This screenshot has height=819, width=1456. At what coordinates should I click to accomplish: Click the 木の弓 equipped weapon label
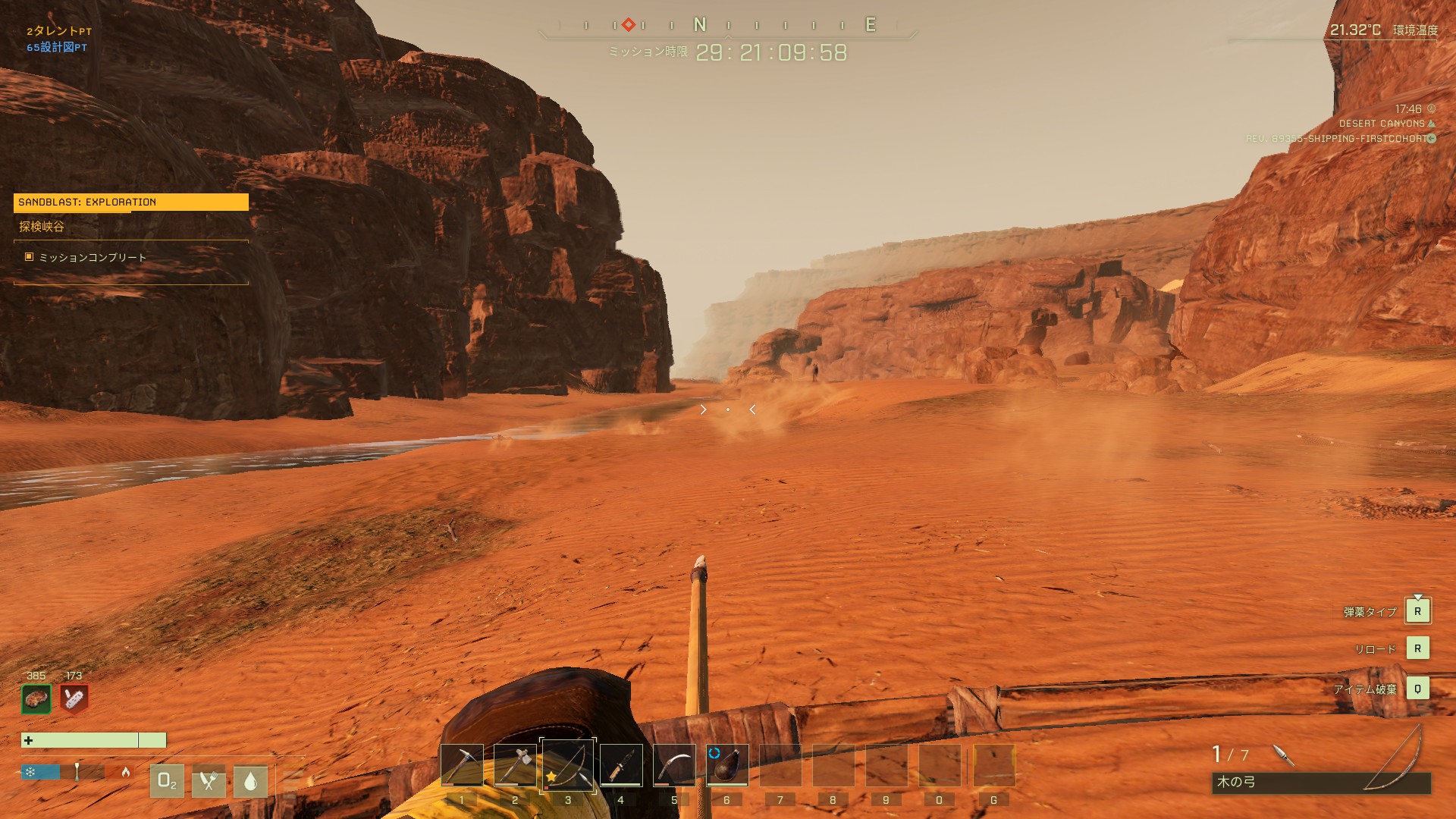coord(1237,782)
